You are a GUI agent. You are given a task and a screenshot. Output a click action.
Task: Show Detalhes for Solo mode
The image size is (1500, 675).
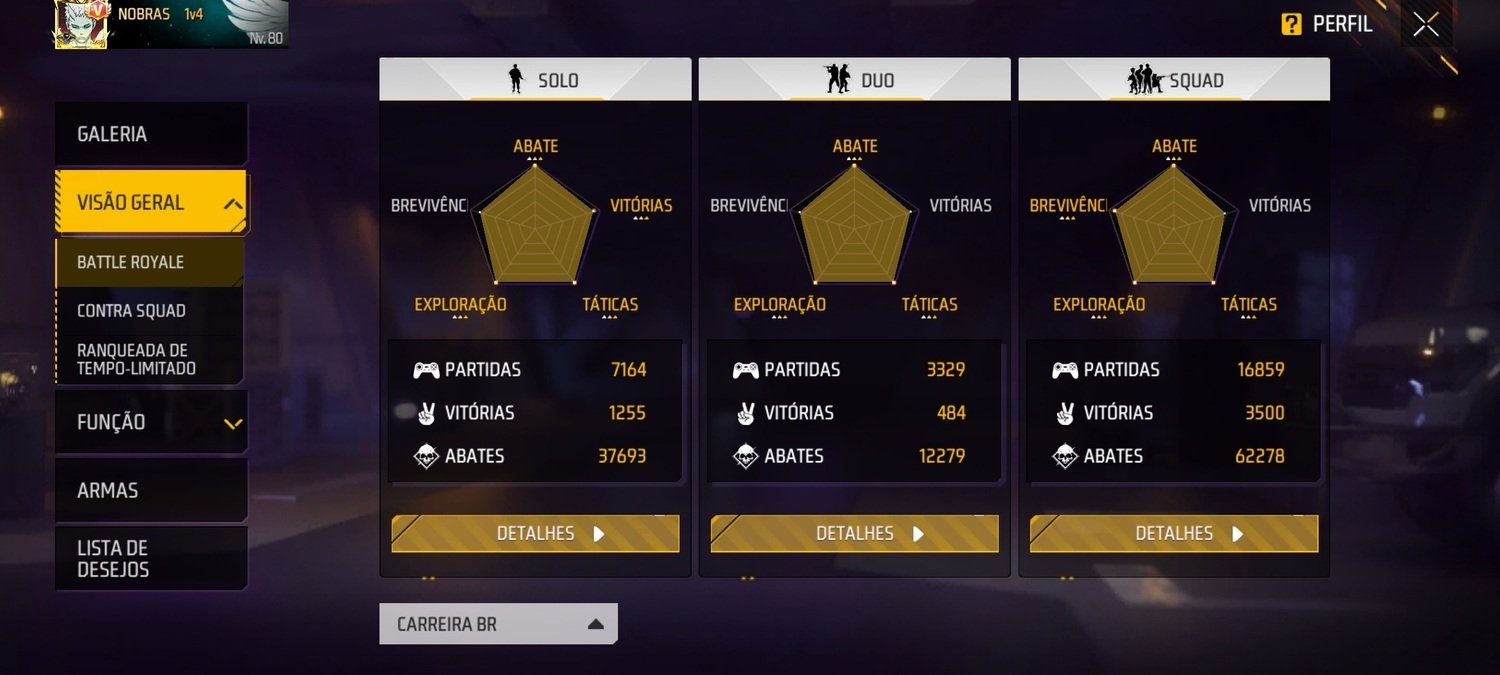coord(535,533)
